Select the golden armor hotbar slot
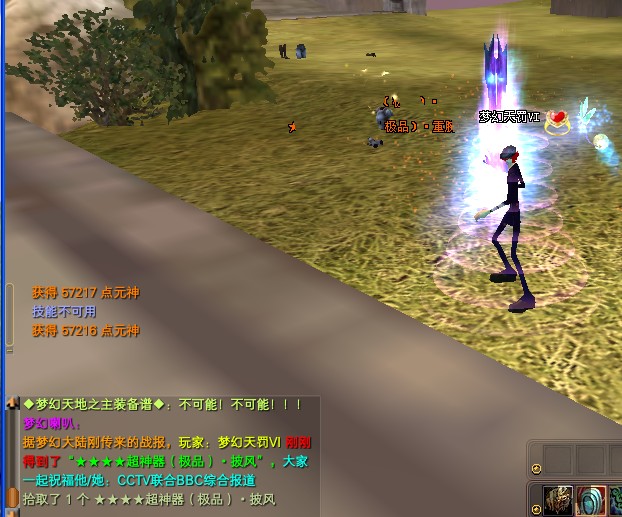 558,499
